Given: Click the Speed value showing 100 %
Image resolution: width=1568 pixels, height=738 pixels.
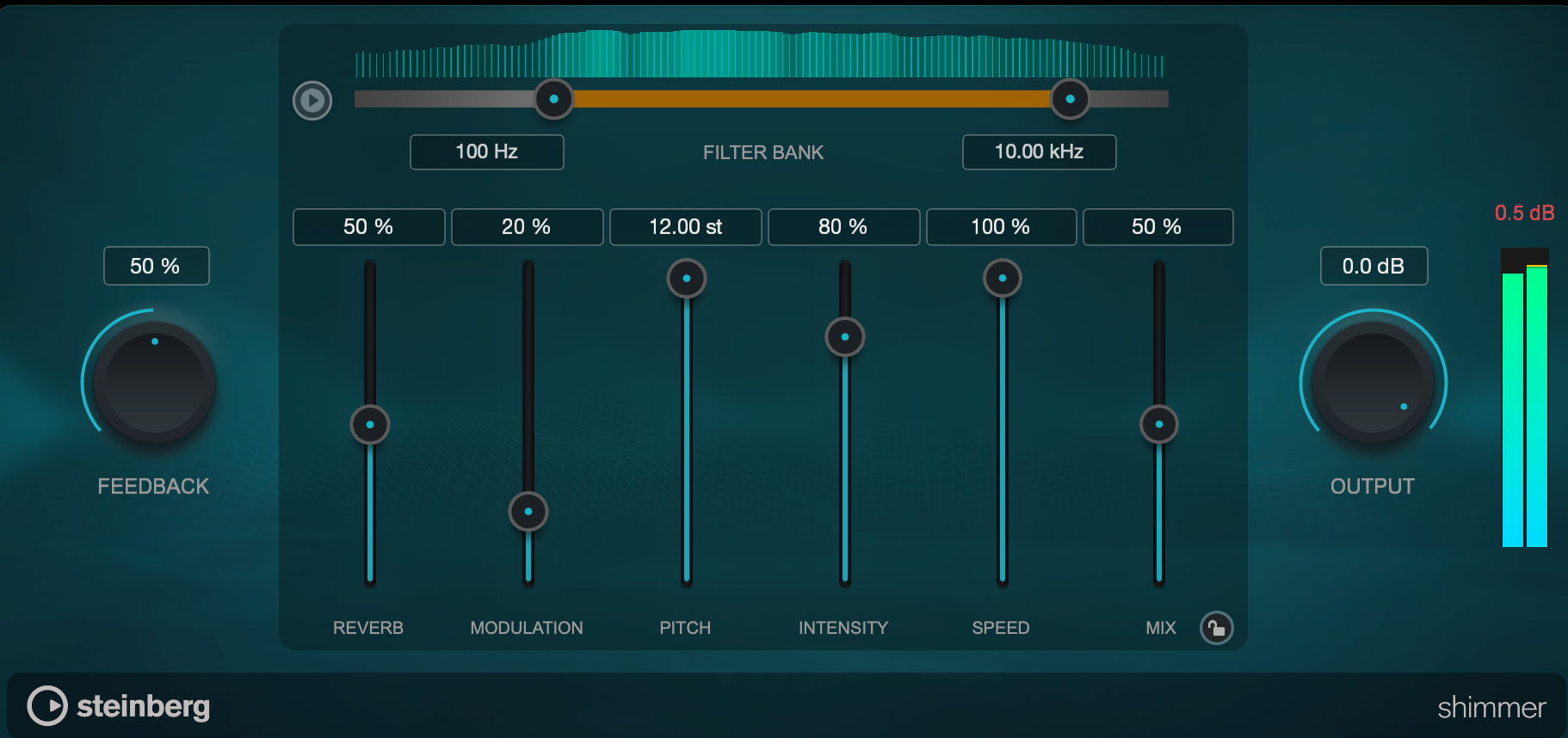Looking at the screenshot, I should pyautogui.click(x=1001, y=227).
